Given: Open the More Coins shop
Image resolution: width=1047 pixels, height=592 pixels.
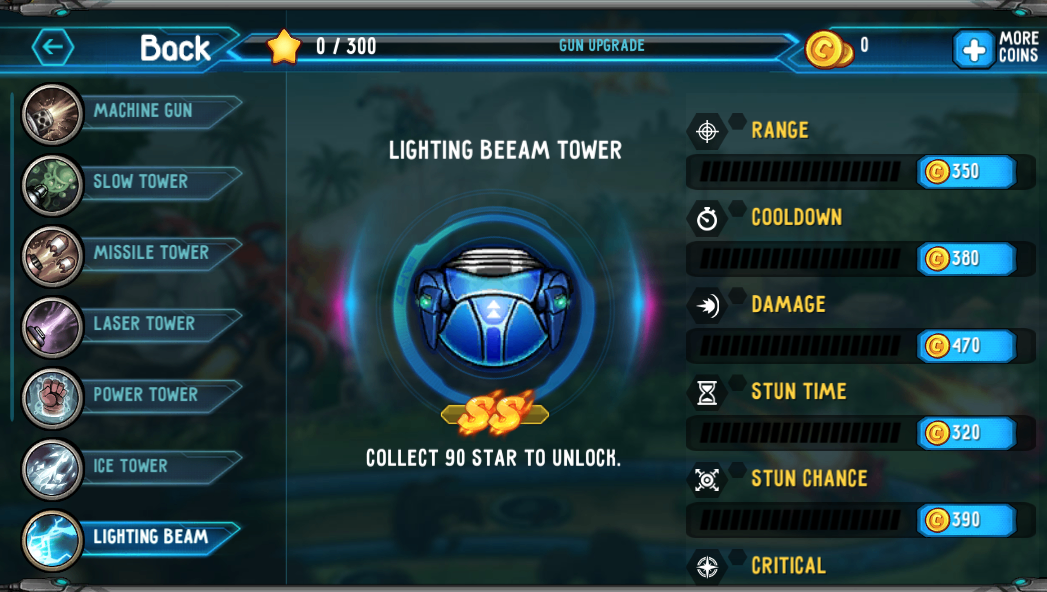Looking at the screenshot, I should tap(996, 48).
